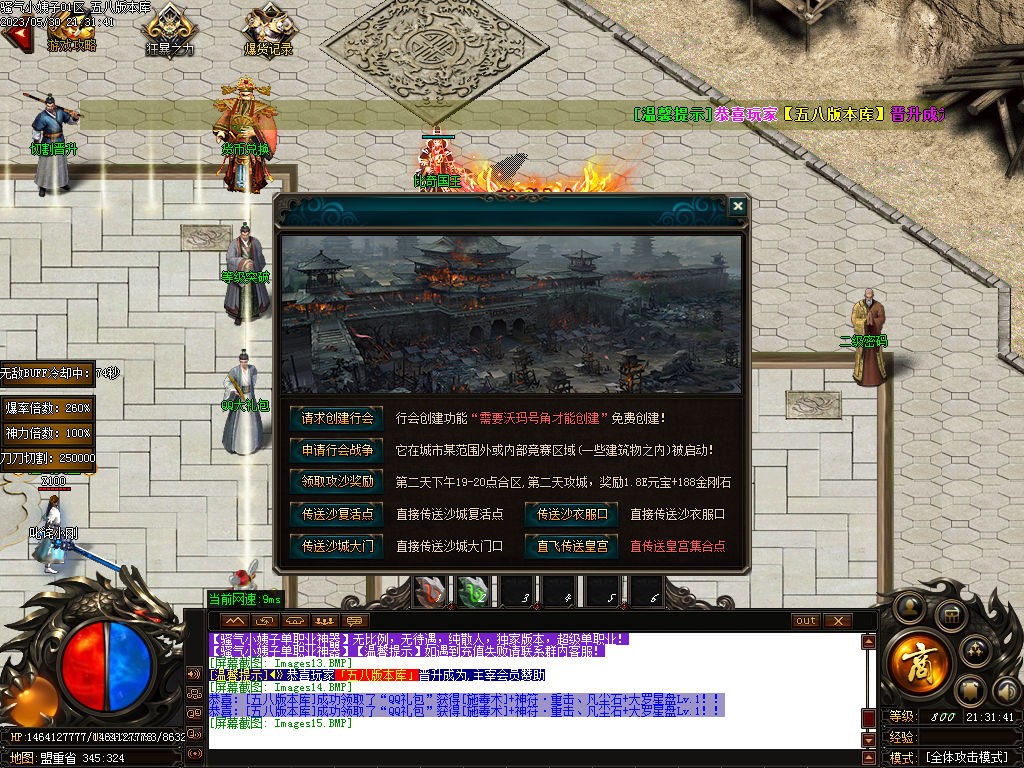Toggle the sound speaker icon beside the chat
Screen dimensions: 1024x768
coord(193,672)
